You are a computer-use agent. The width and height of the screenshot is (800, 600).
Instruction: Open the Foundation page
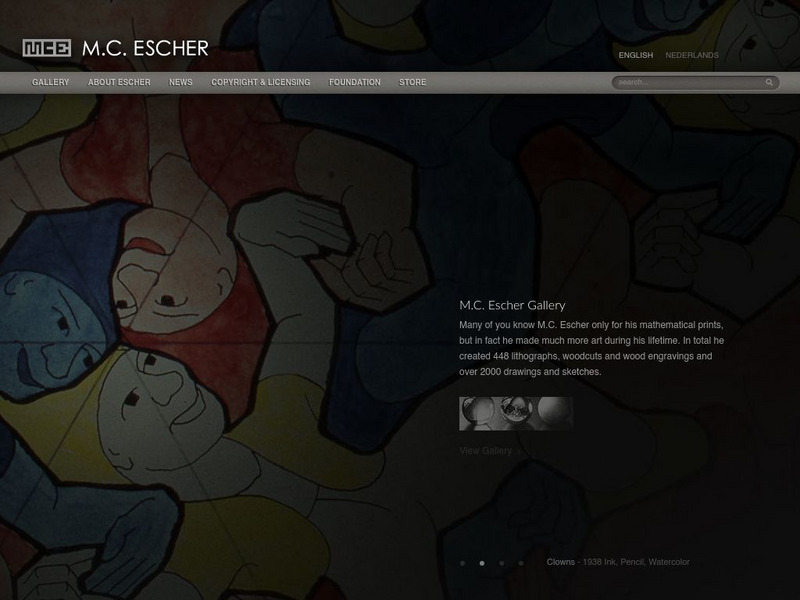click(355, 82)
